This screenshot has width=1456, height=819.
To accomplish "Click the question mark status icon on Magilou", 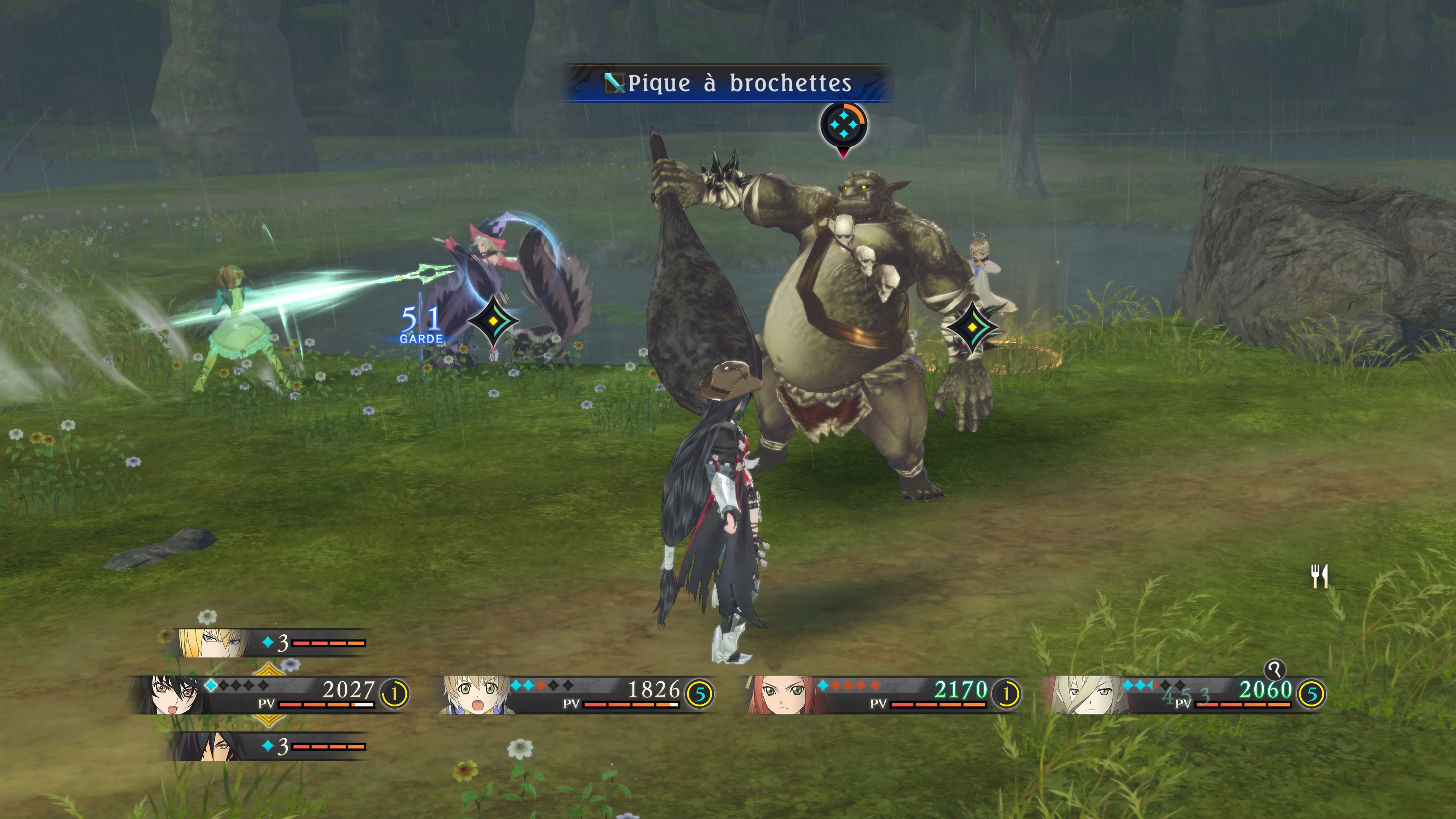I will [1274, 670].
